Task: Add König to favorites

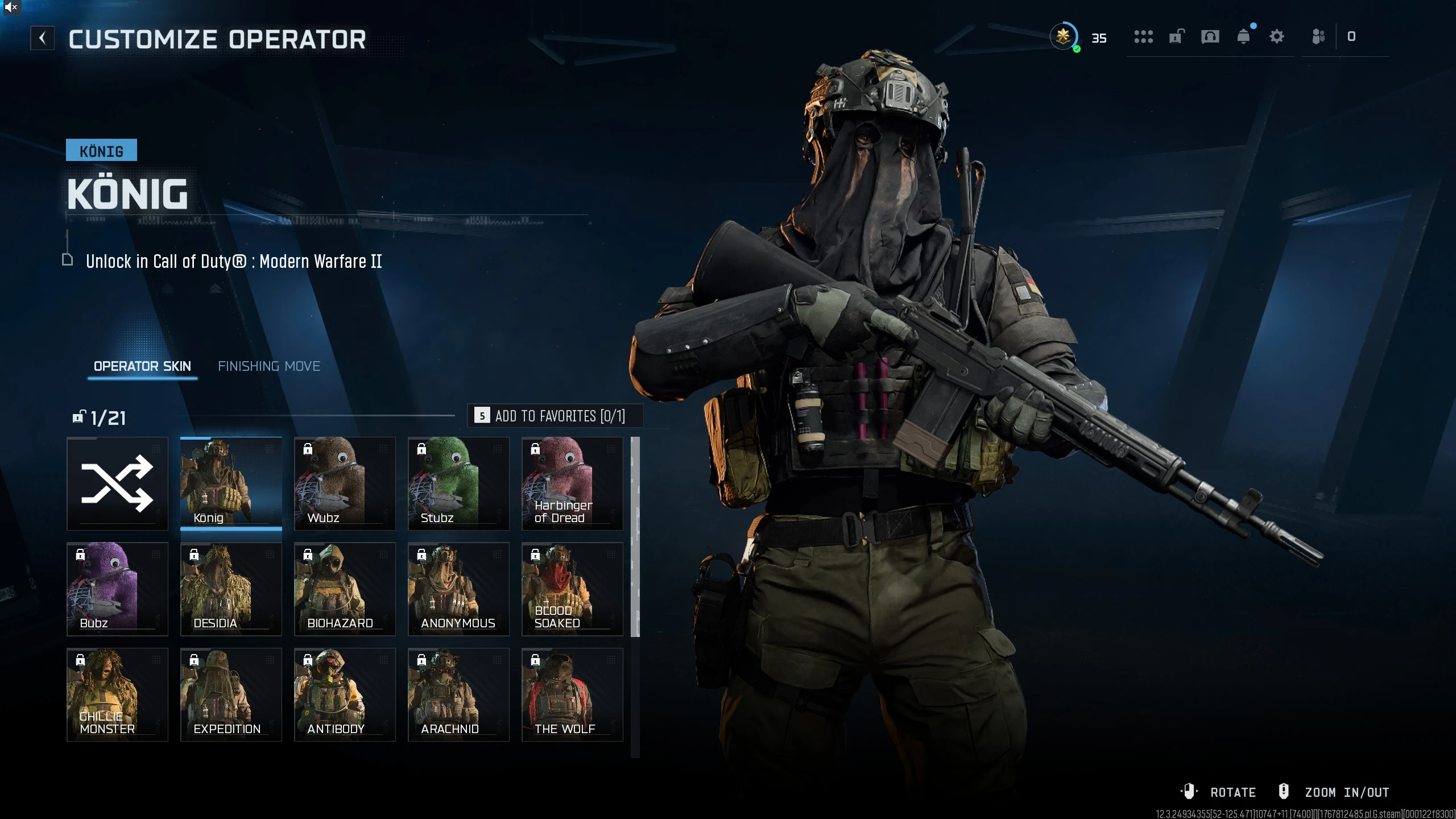Action: tap(556, 416)
